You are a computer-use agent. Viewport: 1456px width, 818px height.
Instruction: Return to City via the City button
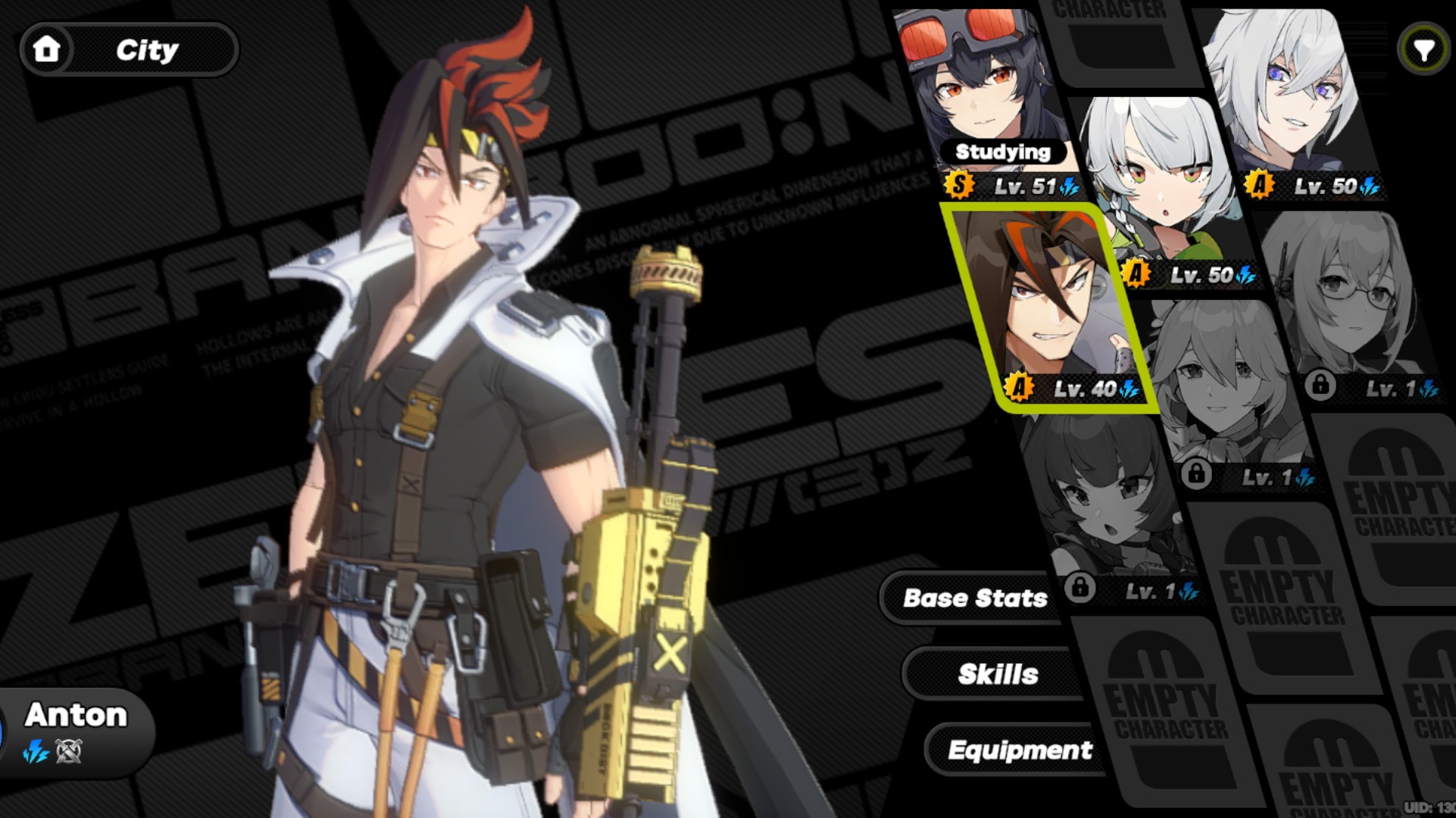click(148, 50)
